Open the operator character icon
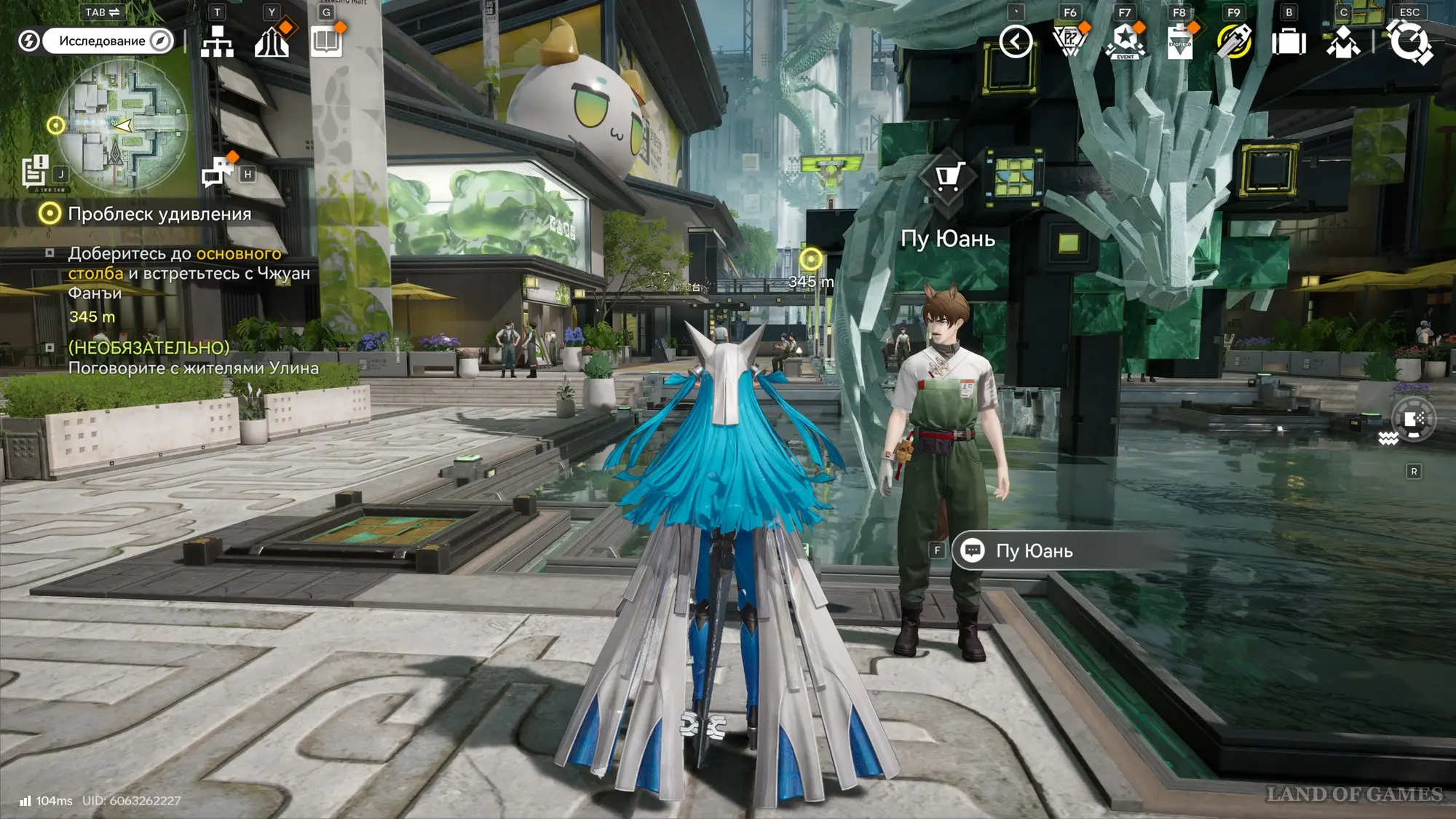The width and height of the screenshot is (1456, 819). click(x=1343, y=41)
